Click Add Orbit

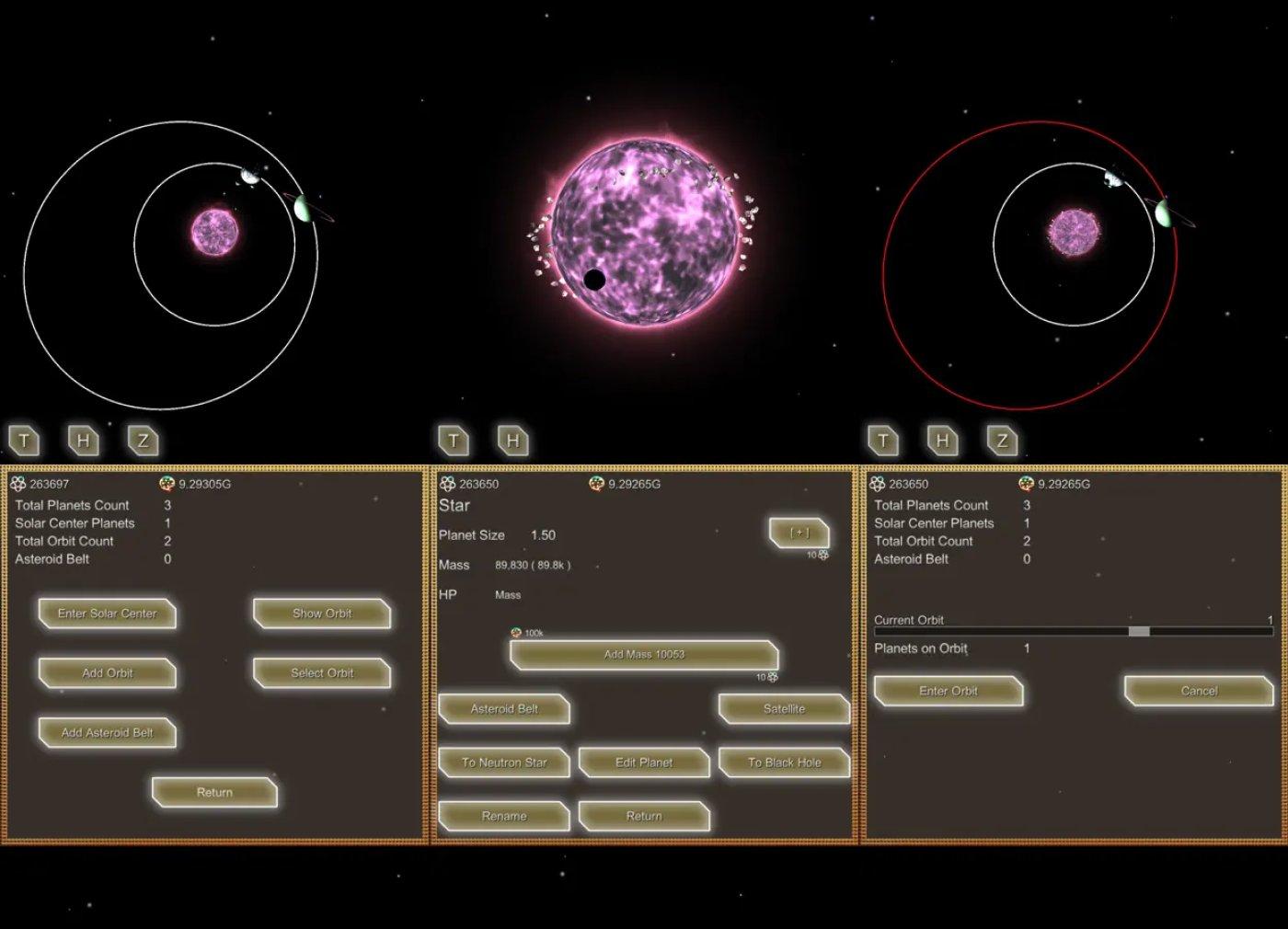106,672
